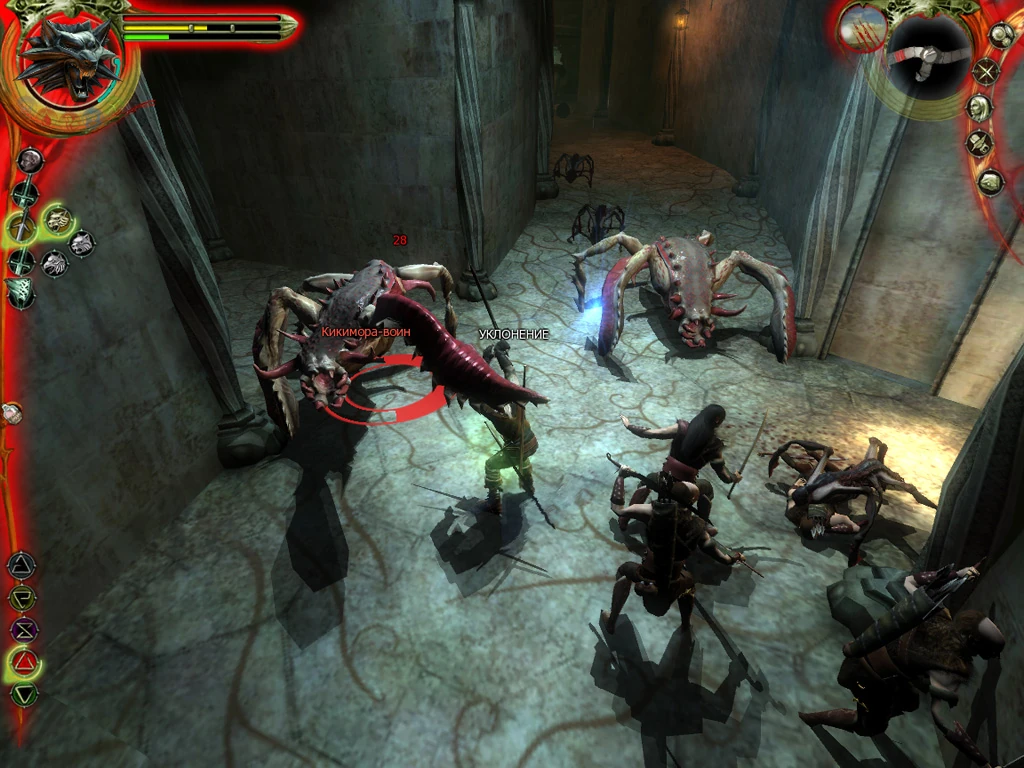Viewport: 1024px width, 768px height.
Task: Select the torn banner icon below the swords
Action: (x=20, y=293)
